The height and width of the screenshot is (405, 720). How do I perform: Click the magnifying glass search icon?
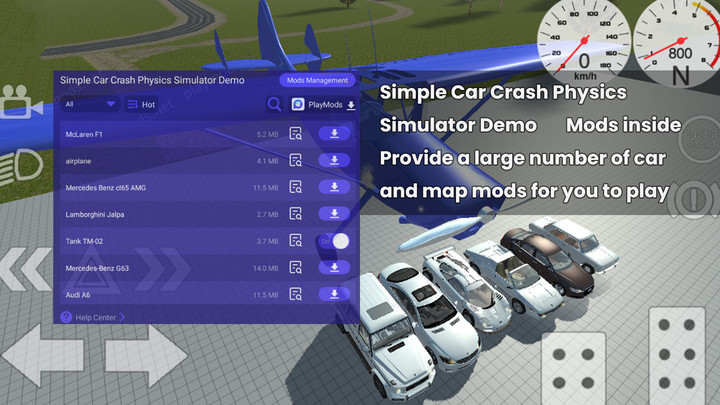274,104
